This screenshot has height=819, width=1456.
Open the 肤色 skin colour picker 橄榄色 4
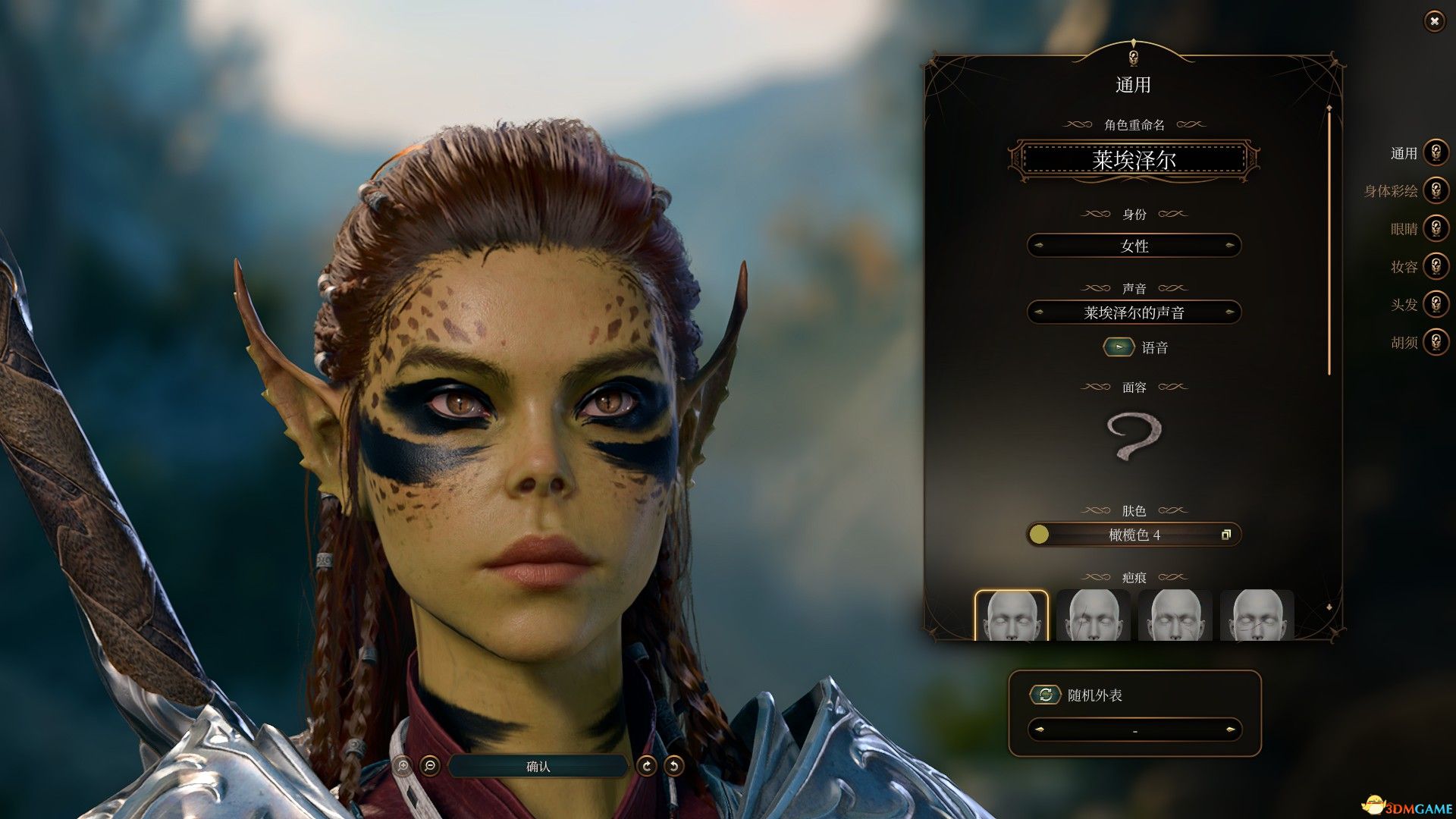pos(1134,535)
